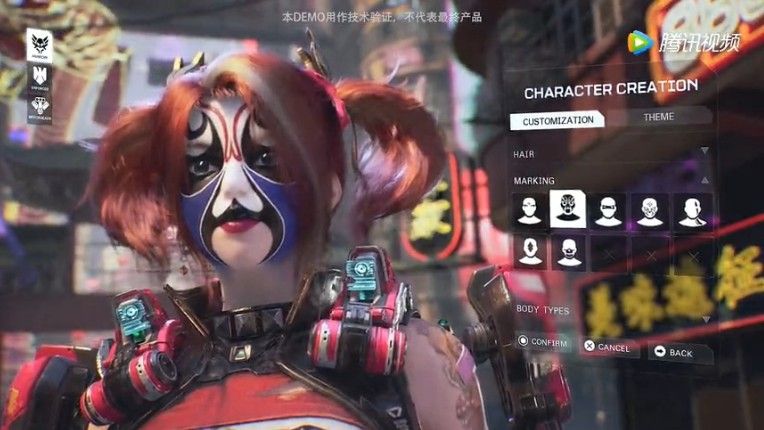
Task: Select the dark vertical stripe face marking
Action: pyautogui.click(x=530, y=251)
